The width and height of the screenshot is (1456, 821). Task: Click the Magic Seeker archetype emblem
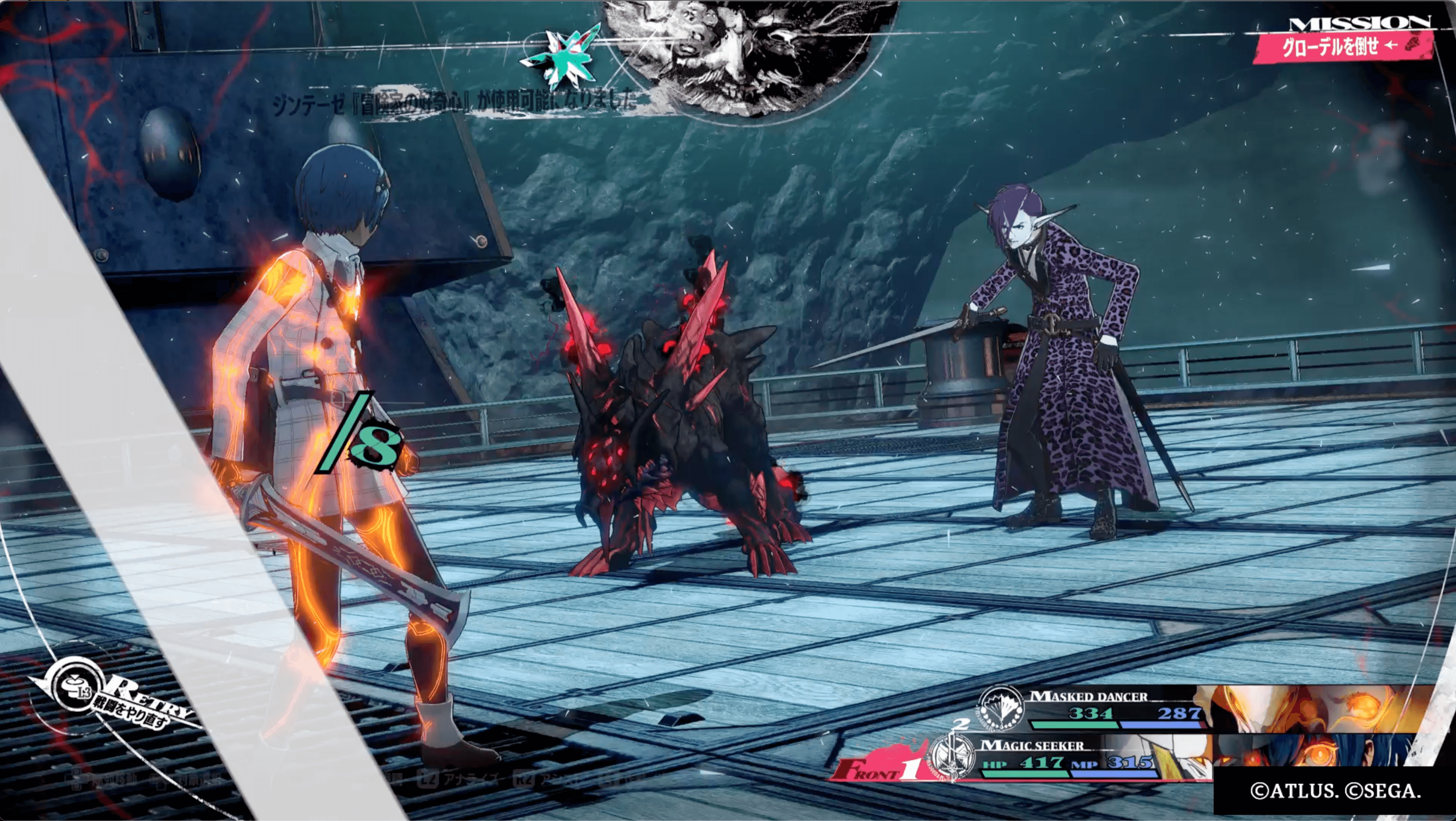tap(952, 756)
